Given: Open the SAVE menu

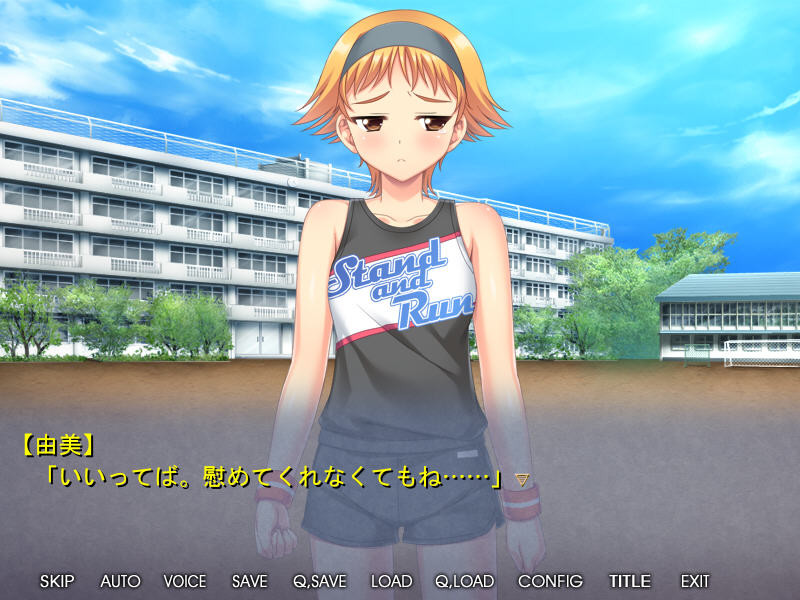Looking at the screenshot, I should [249, 581].
